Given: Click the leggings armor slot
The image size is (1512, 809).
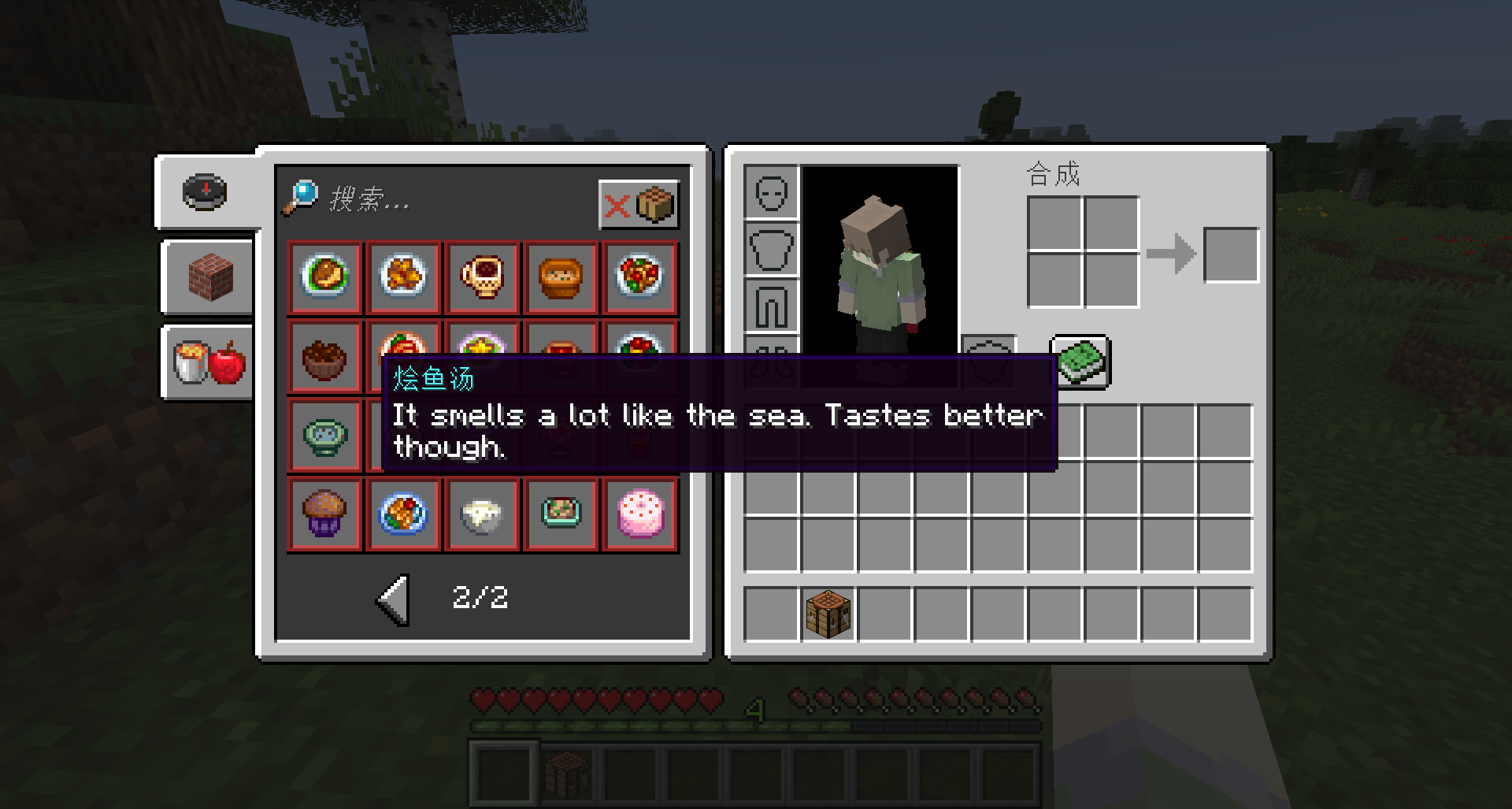Looking at the screenshot, I should pos(771,306).
